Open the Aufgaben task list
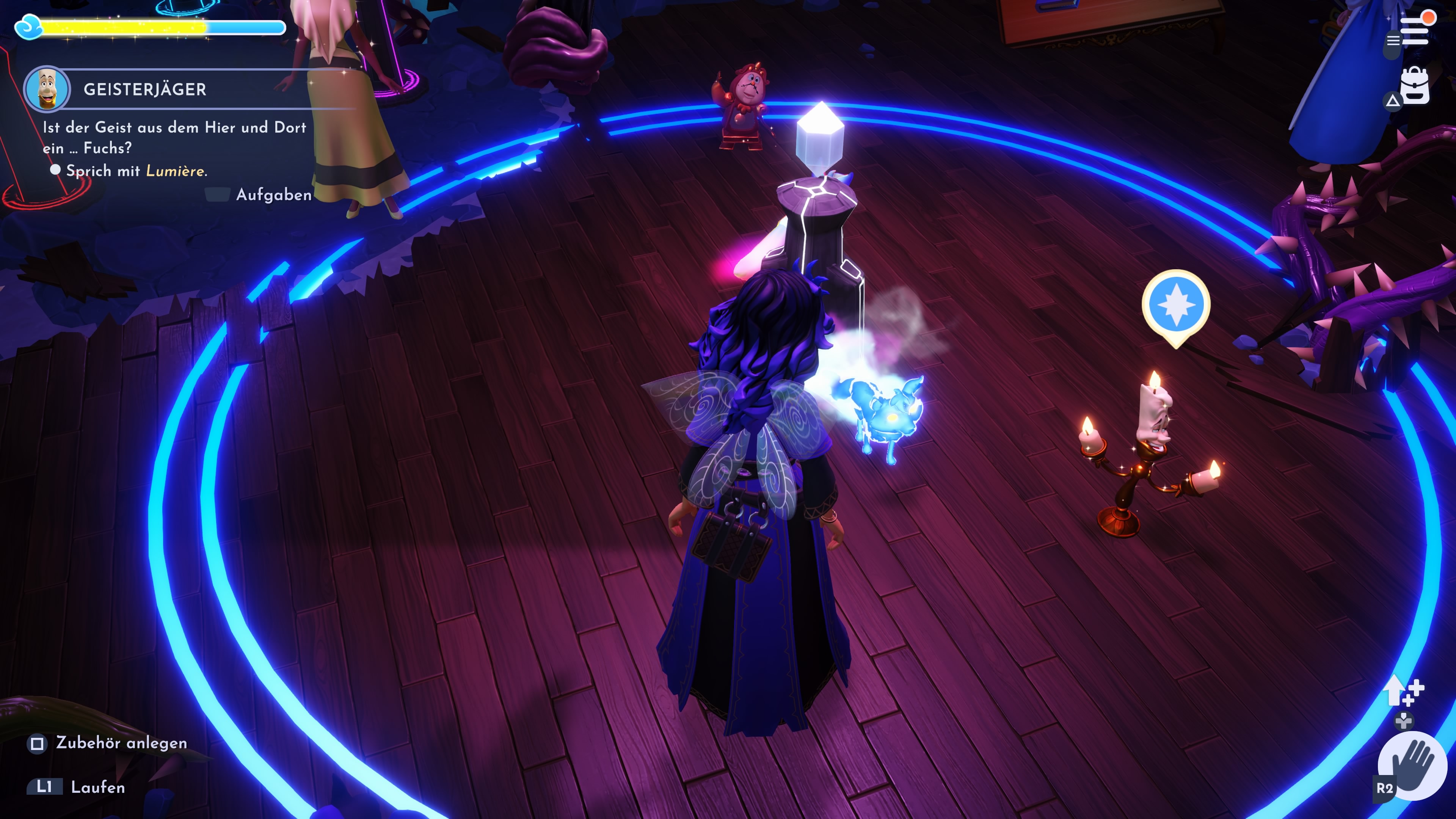Screen dimensions: 1456x819 (273, 195)
